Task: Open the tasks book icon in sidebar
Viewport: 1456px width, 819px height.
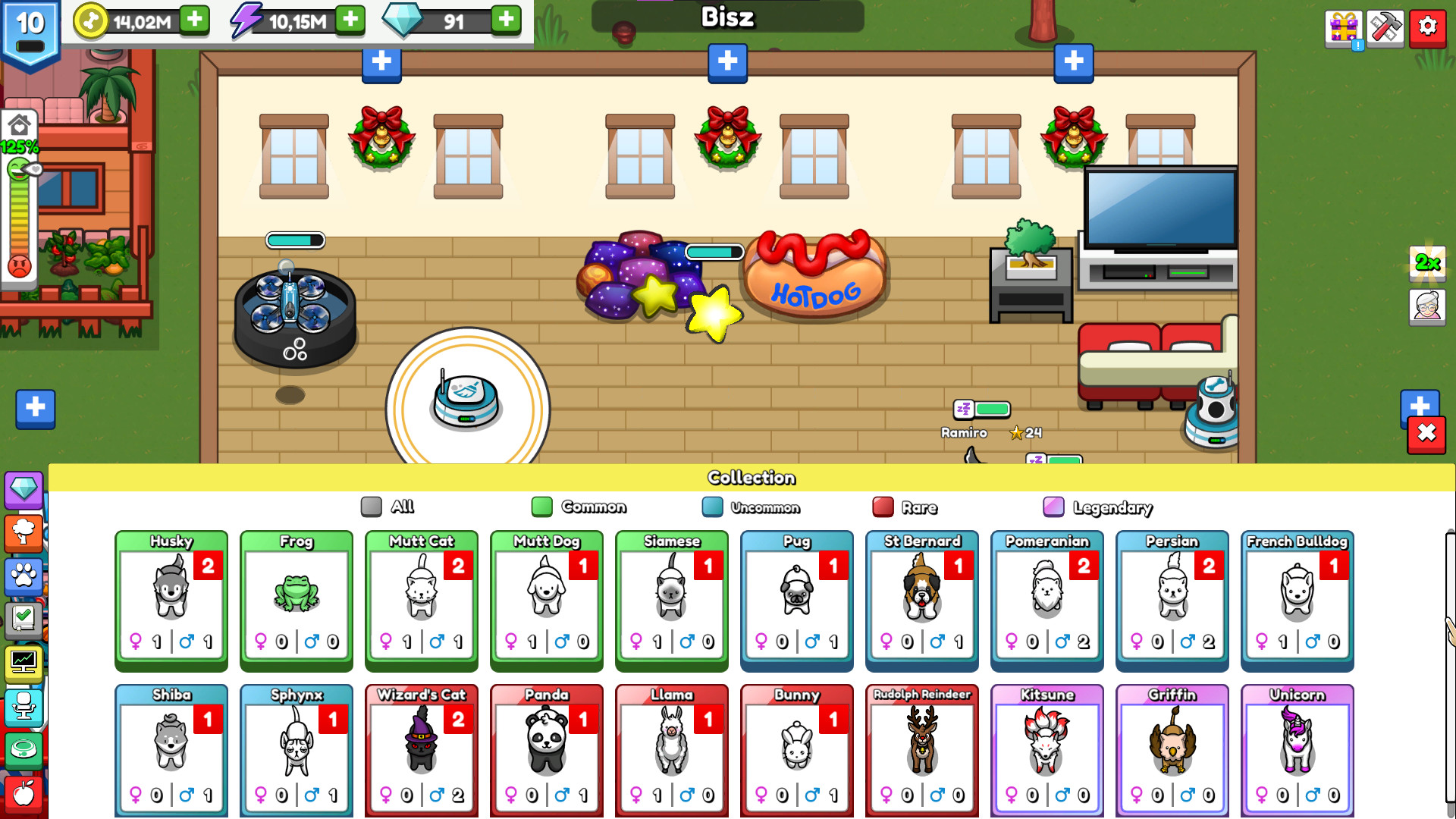Action: tap(25, 620)
